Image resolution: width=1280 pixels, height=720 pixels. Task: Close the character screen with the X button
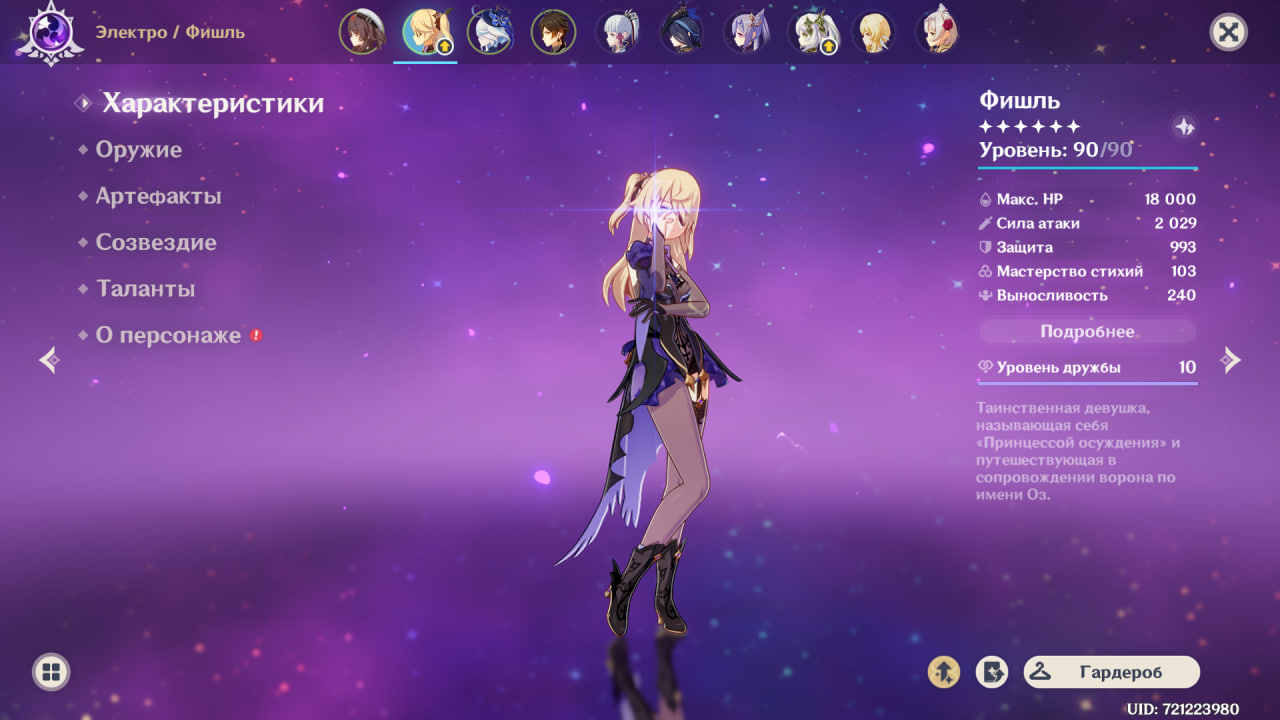click(x=1228, y=32)
